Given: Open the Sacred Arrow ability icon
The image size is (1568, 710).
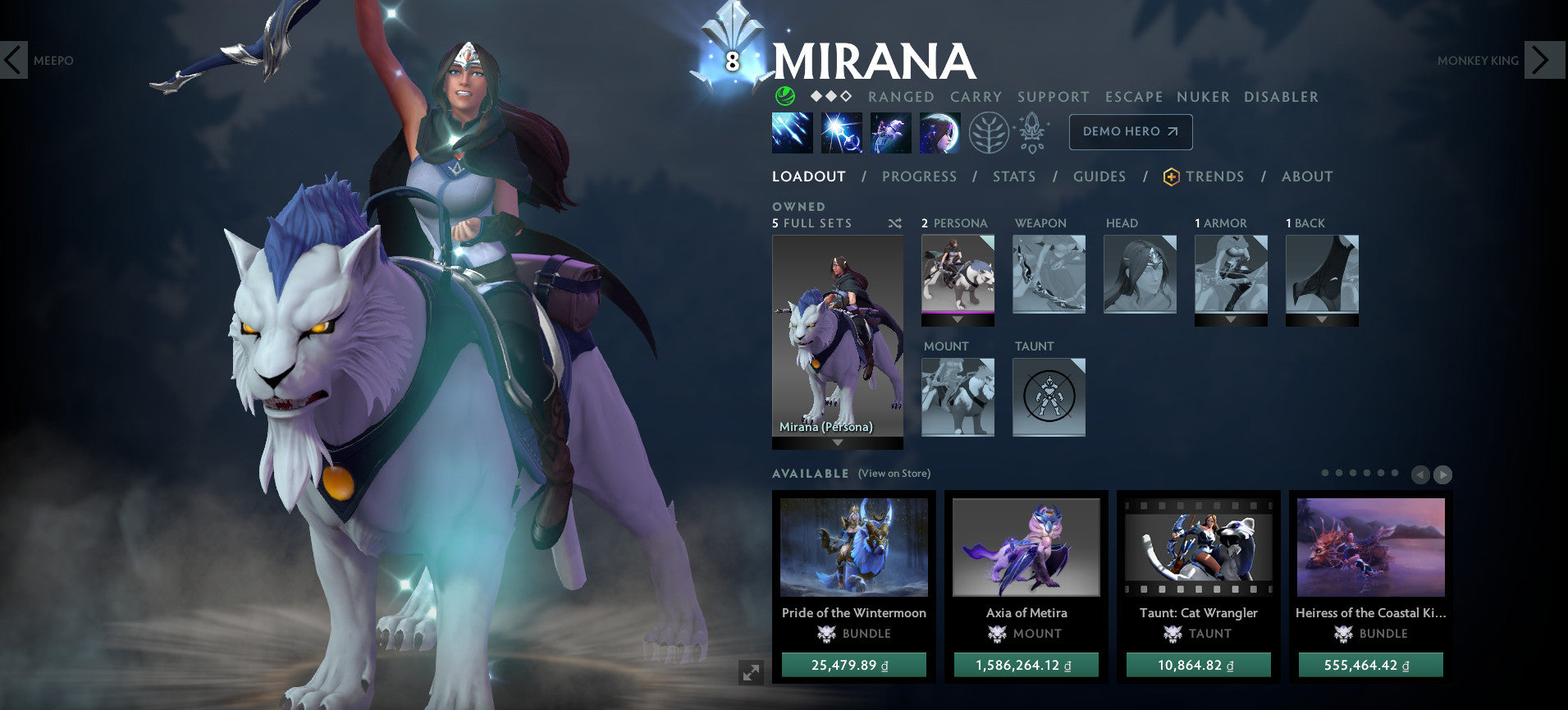Looking at the screenshot, I should [842, 132].
